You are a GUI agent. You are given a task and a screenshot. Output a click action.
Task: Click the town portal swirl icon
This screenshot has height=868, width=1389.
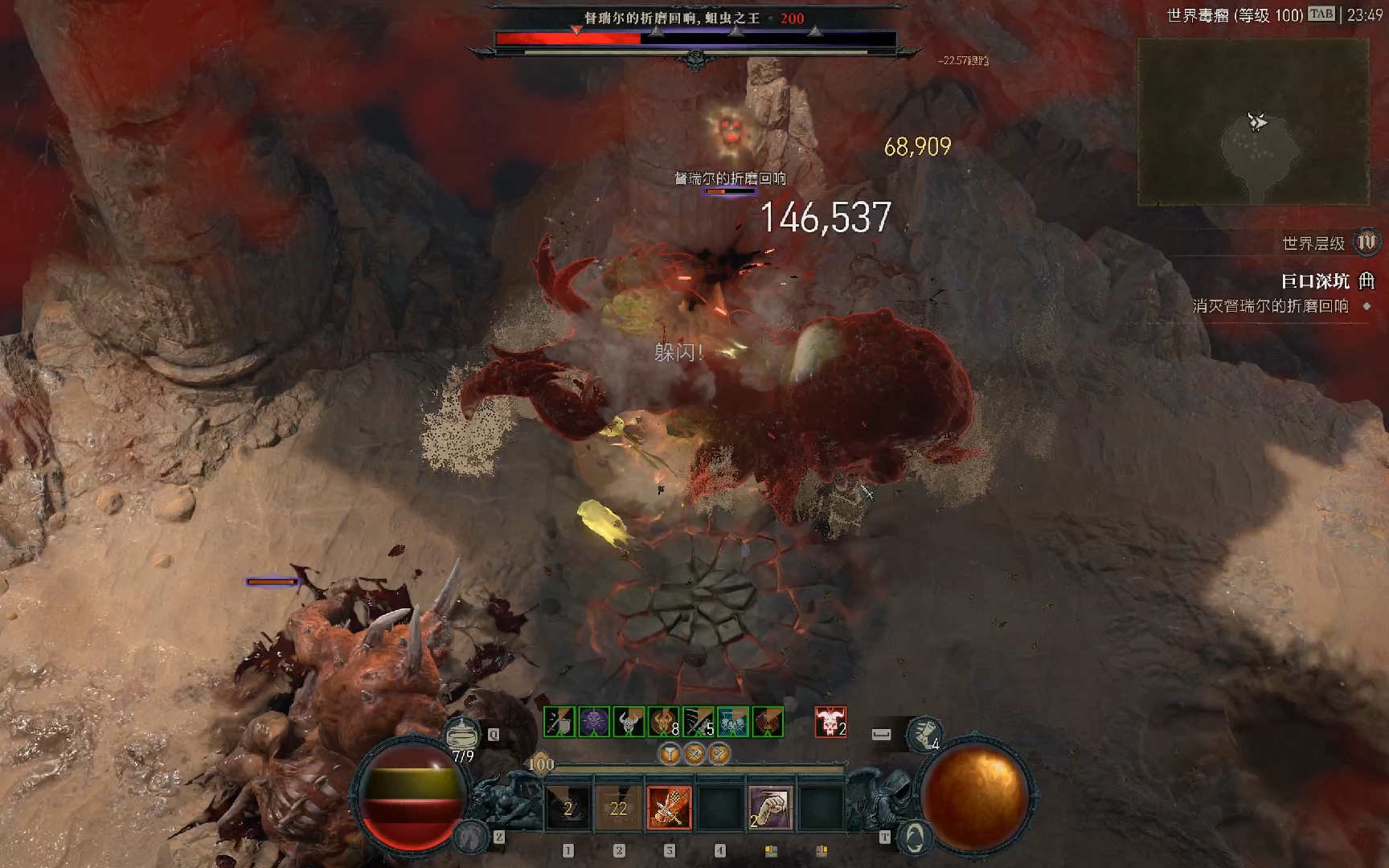click(914, 837)
